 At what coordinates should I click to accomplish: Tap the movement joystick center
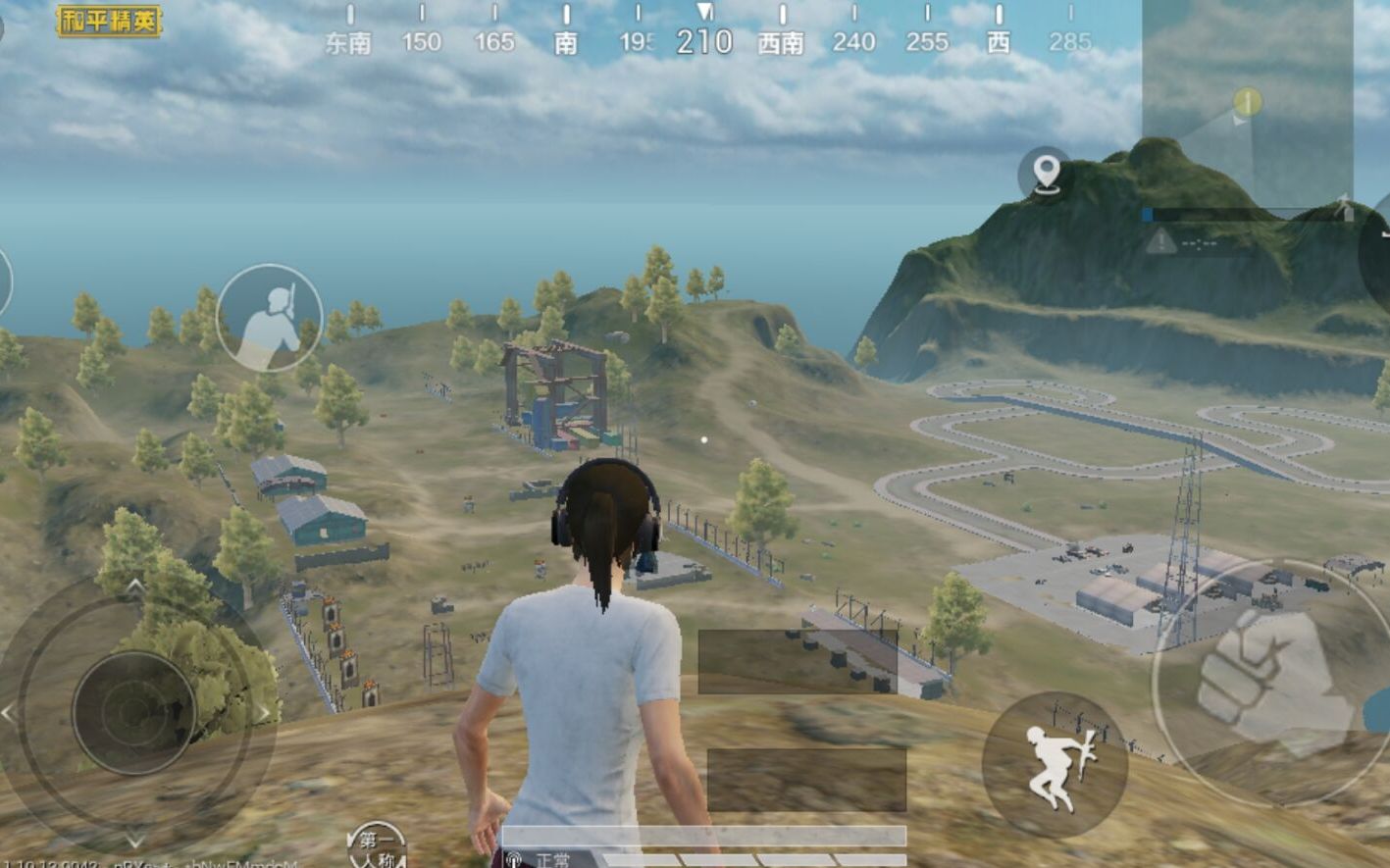(x=134, y=712)
